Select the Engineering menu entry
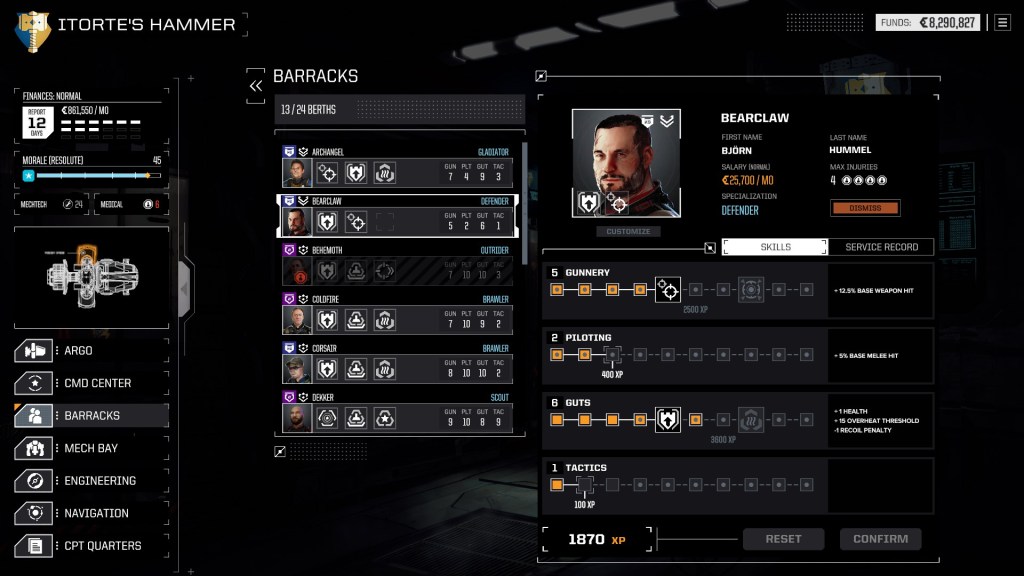Viewport: 1024px width, 576px height. pos(91,481)
